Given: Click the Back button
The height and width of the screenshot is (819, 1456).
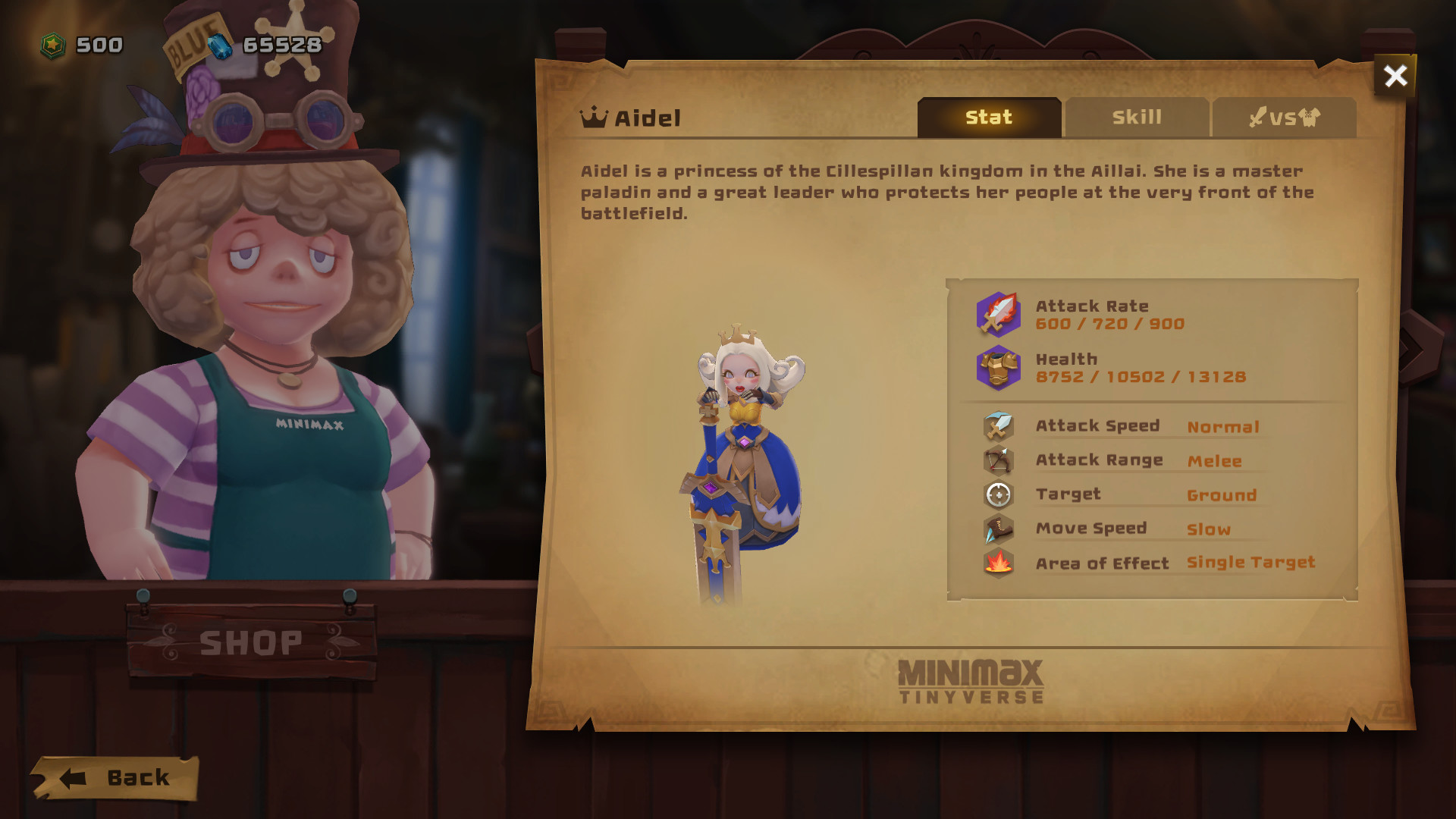Looking at the screenshot, I should coord(118,777).
